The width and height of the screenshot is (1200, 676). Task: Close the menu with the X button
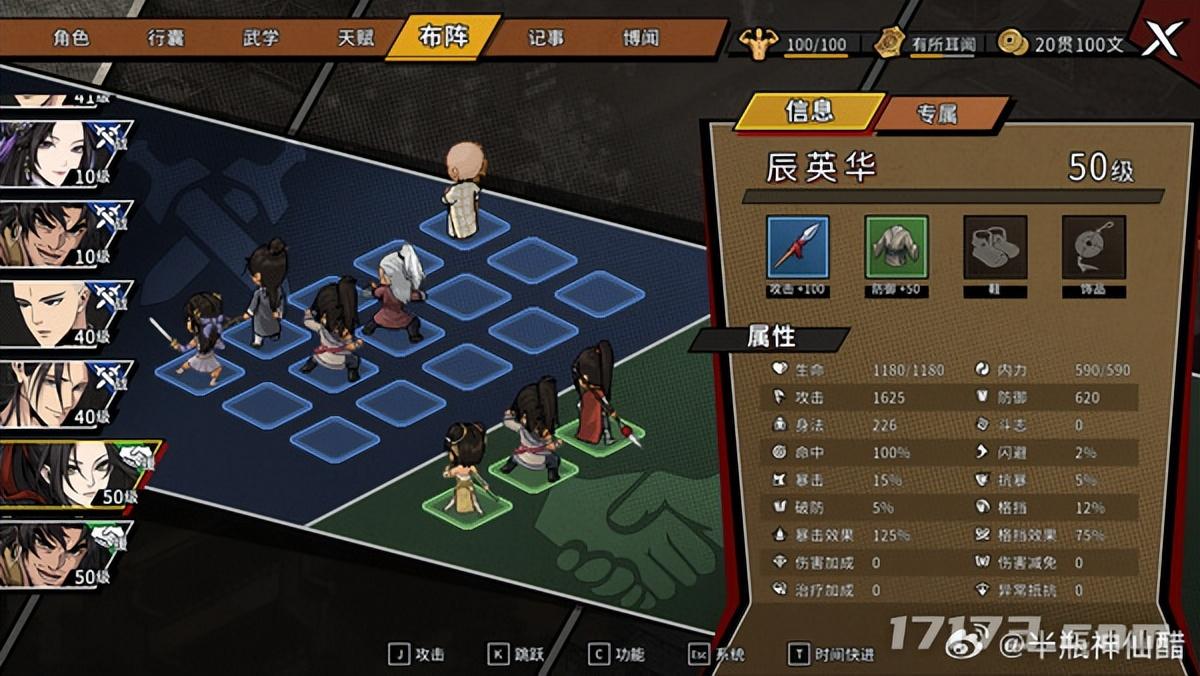pyautogui.click(x=1160, y=40)
